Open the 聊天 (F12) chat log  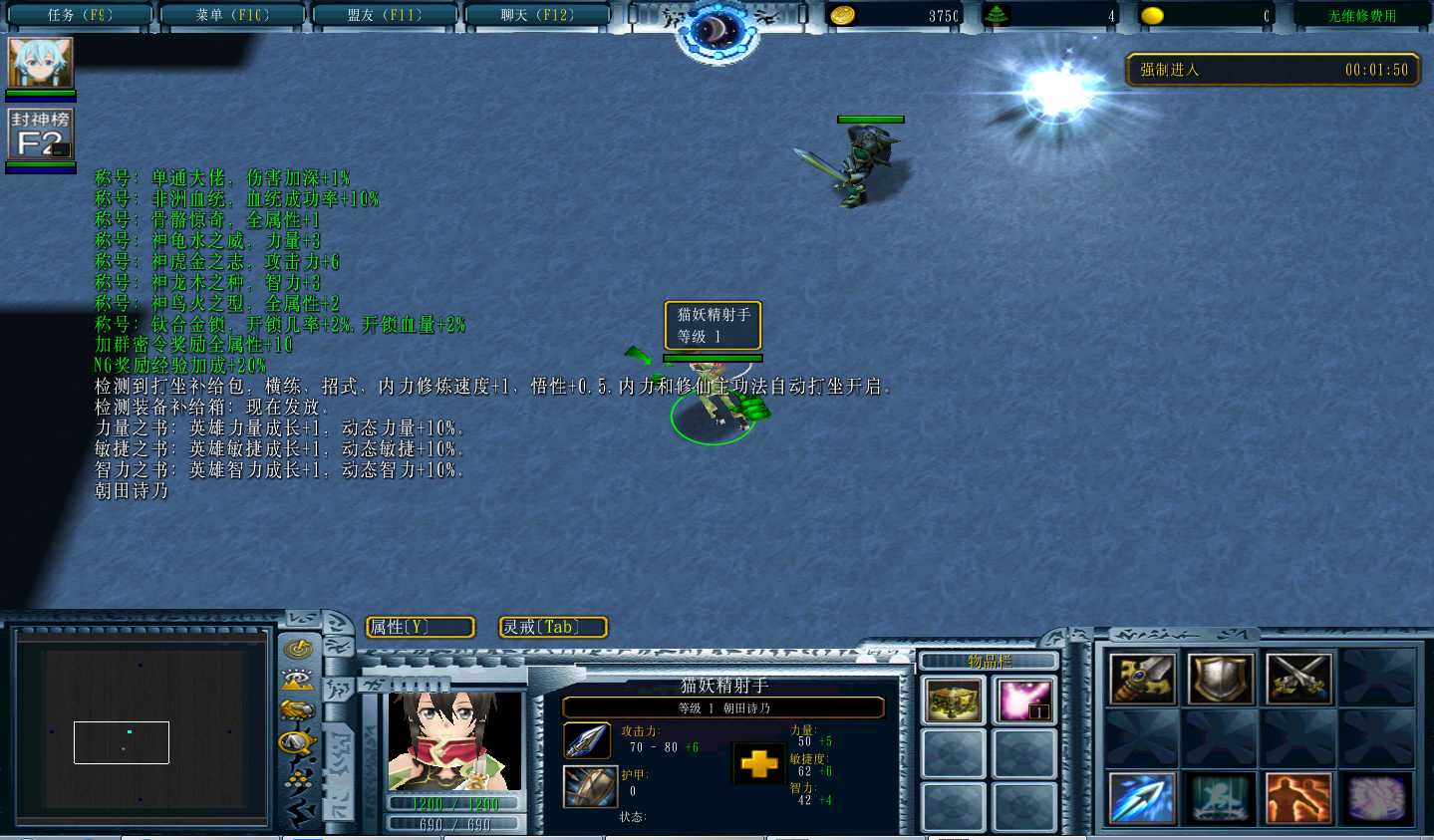pyautogui.click(x=537, y=15)
